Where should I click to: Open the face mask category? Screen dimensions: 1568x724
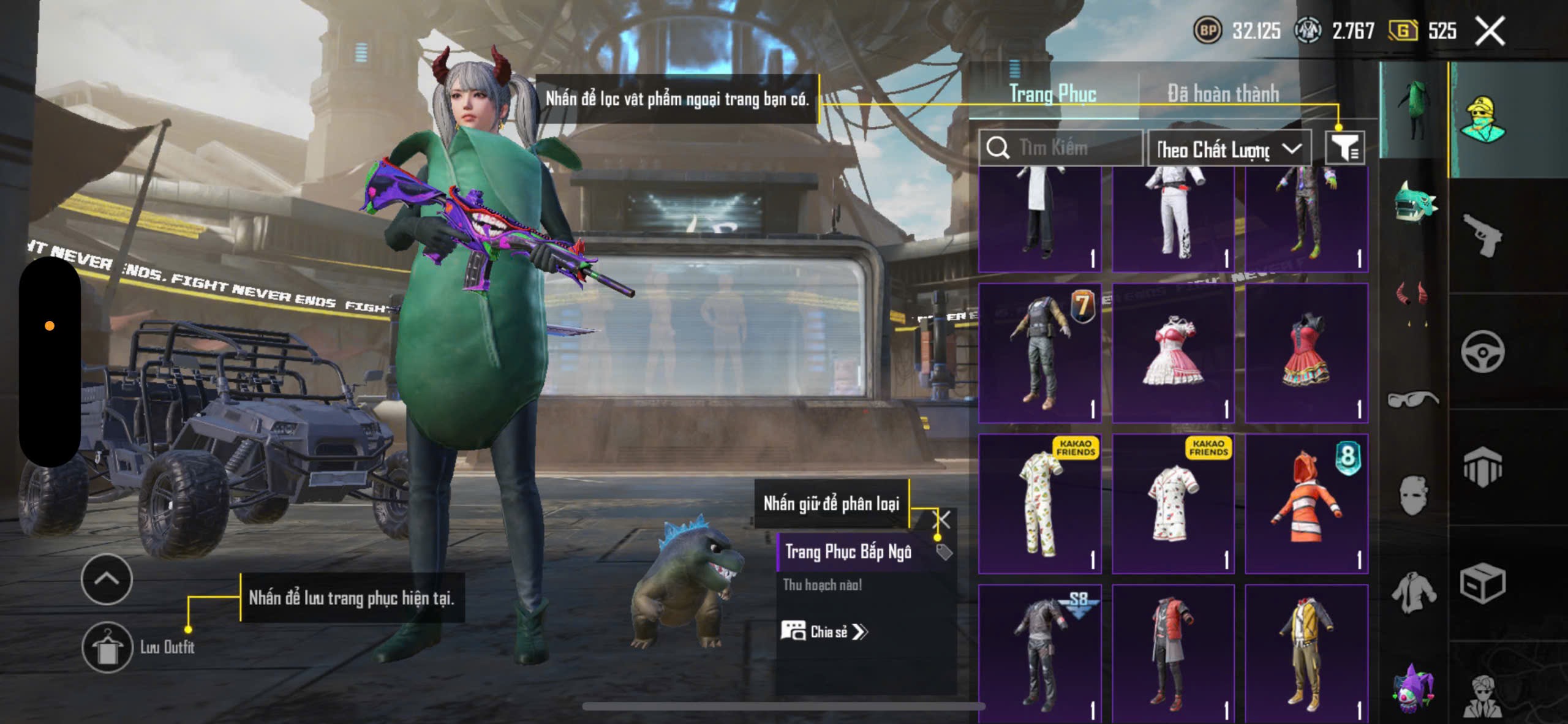coord(1414,495)
